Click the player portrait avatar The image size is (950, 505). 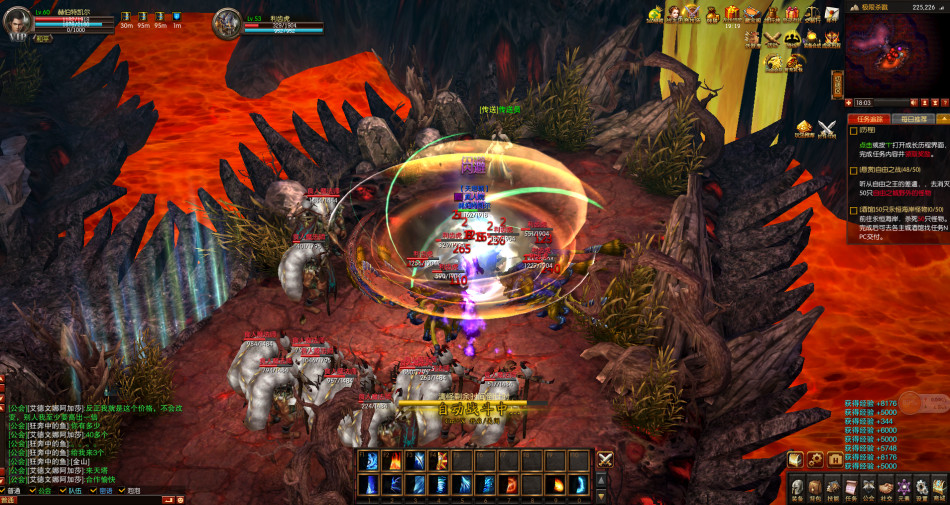click(18, 24)
